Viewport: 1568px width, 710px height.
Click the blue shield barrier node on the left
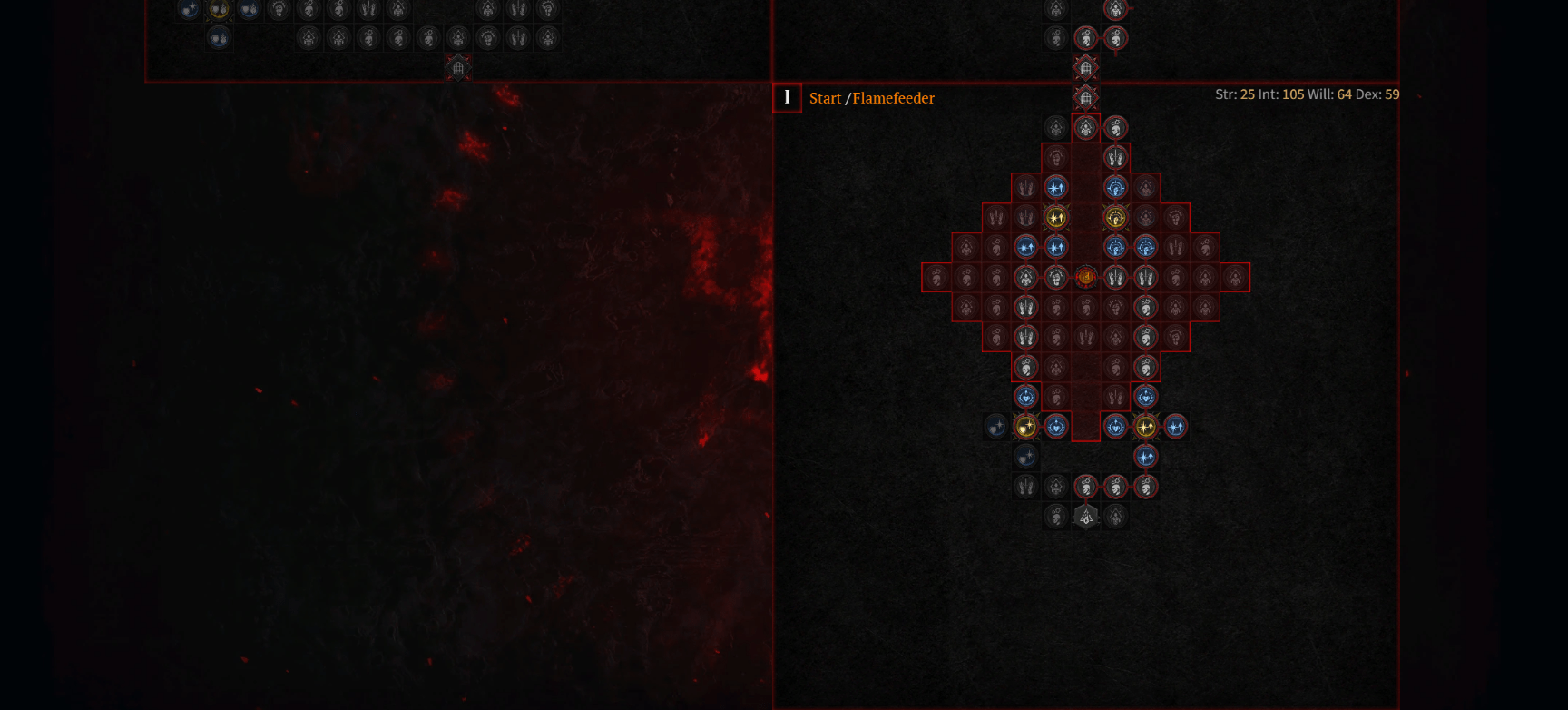(x=995, y=427)
